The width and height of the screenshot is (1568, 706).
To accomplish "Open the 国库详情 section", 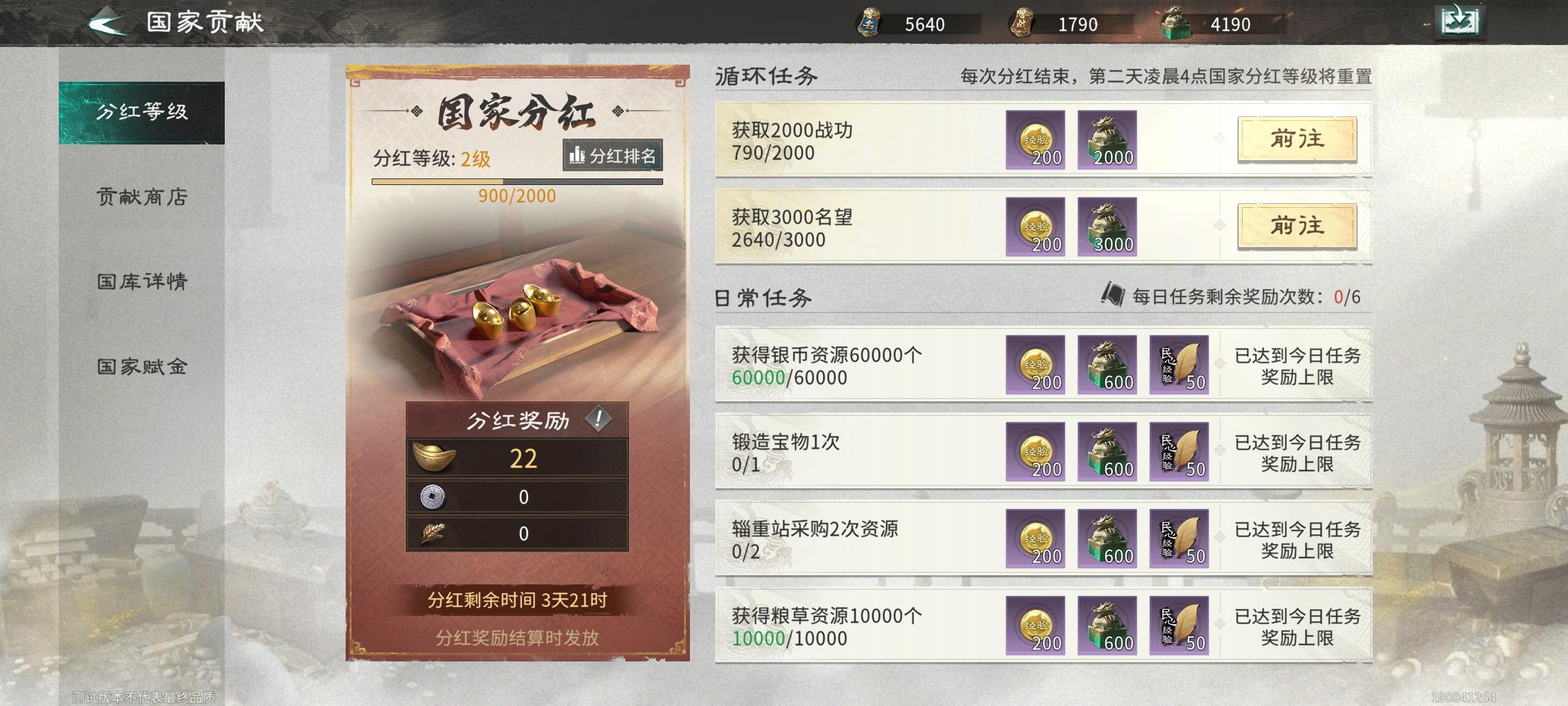I will [142, 281].
